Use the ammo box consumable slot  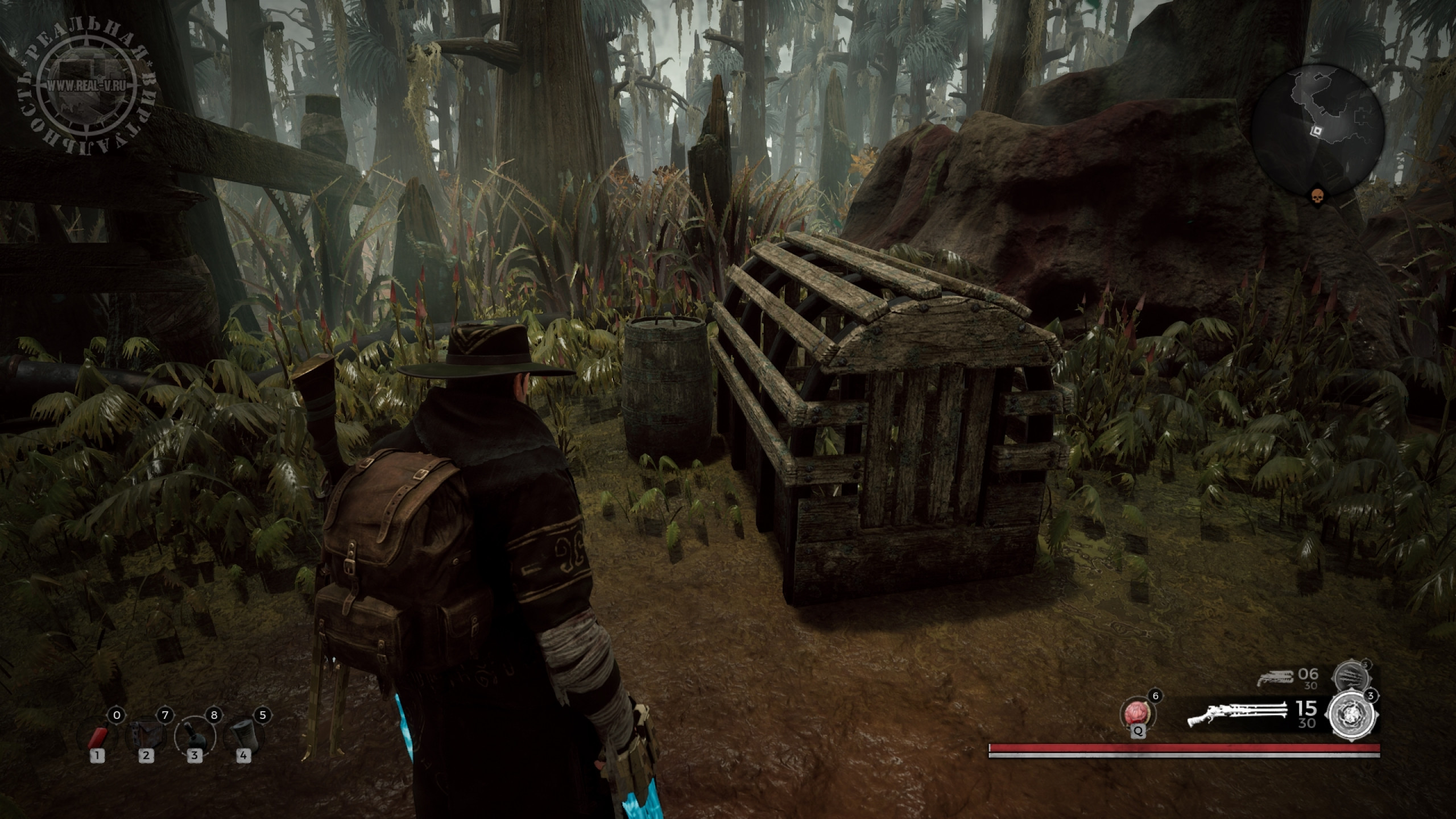click(146, 737)
